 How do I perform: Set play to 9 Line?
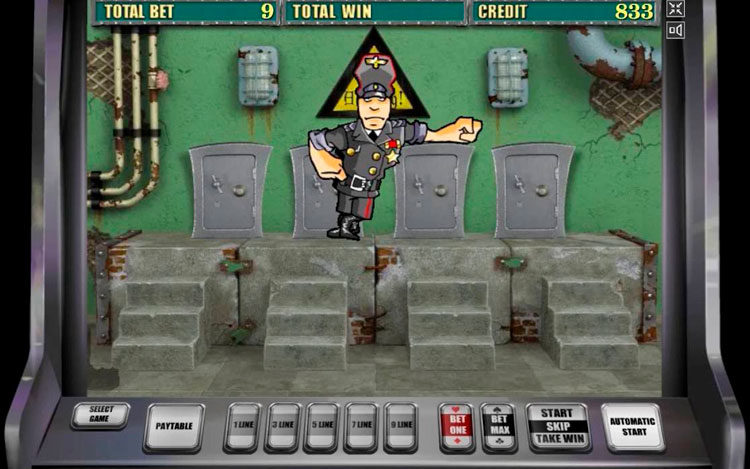400,427
